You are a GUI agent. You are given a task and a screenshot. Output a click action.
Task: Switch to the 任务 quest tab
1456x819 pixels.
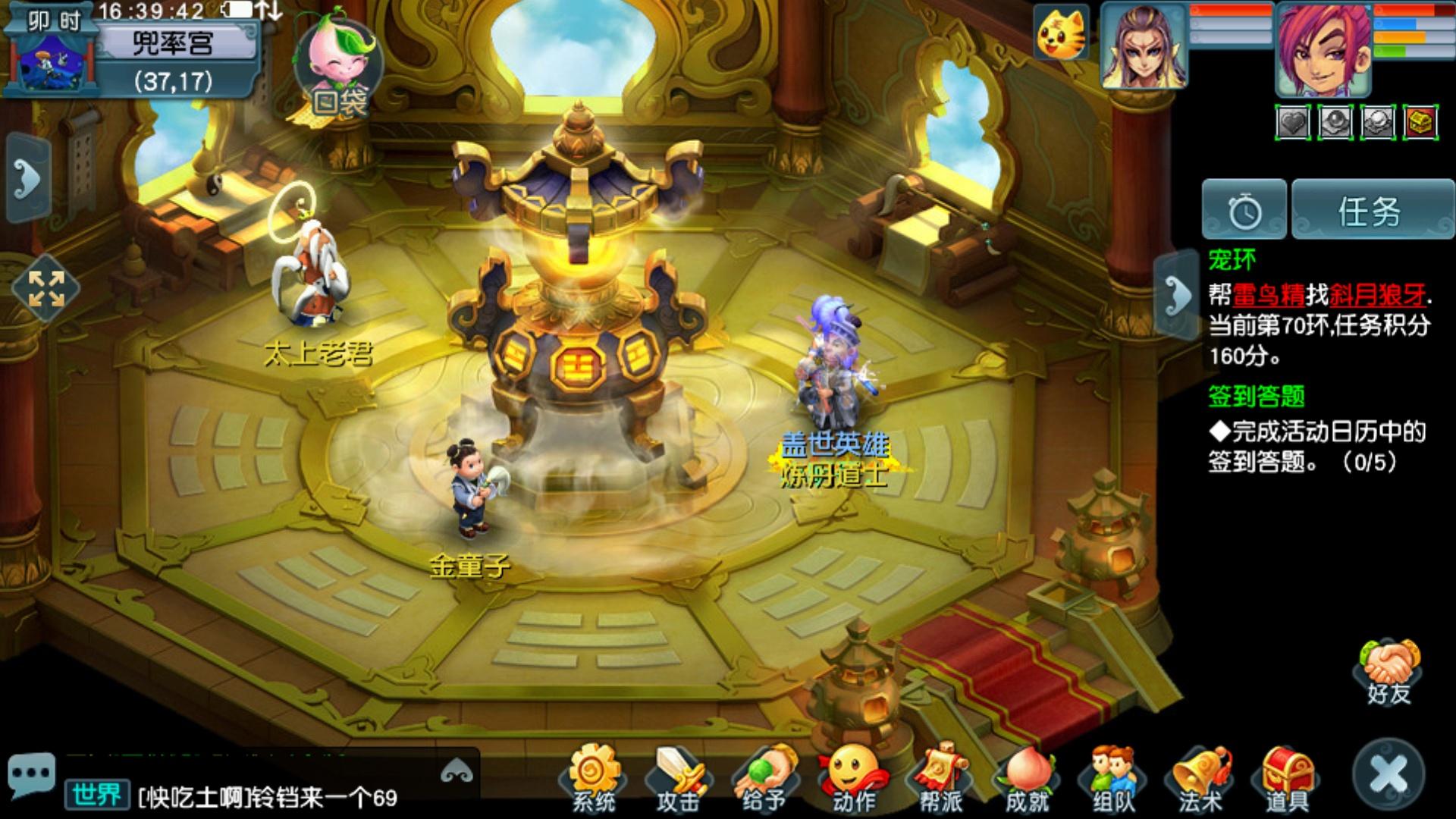point(1371,211)
